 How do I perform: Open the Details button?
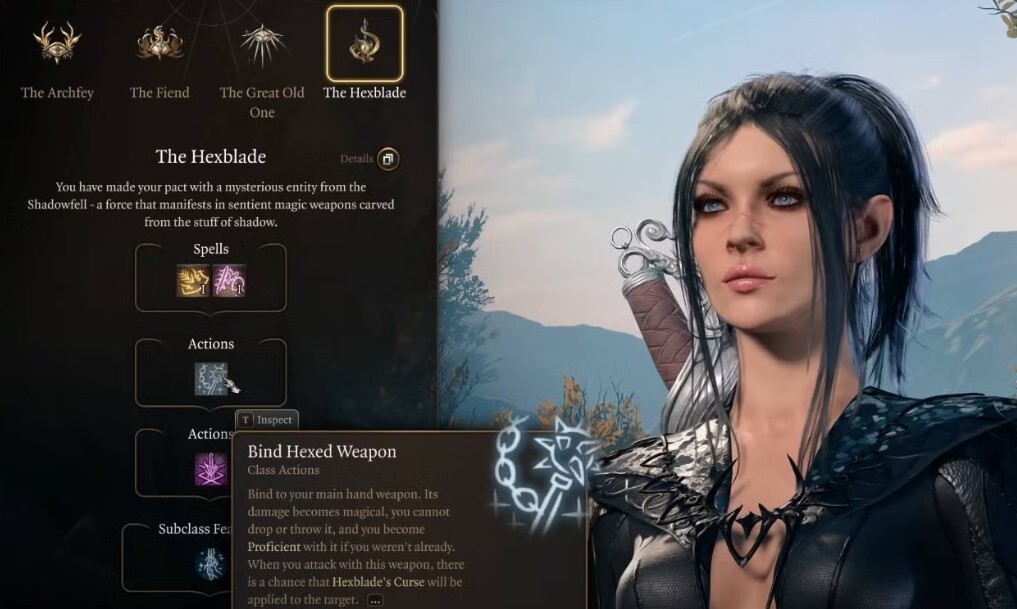point(387,159)
